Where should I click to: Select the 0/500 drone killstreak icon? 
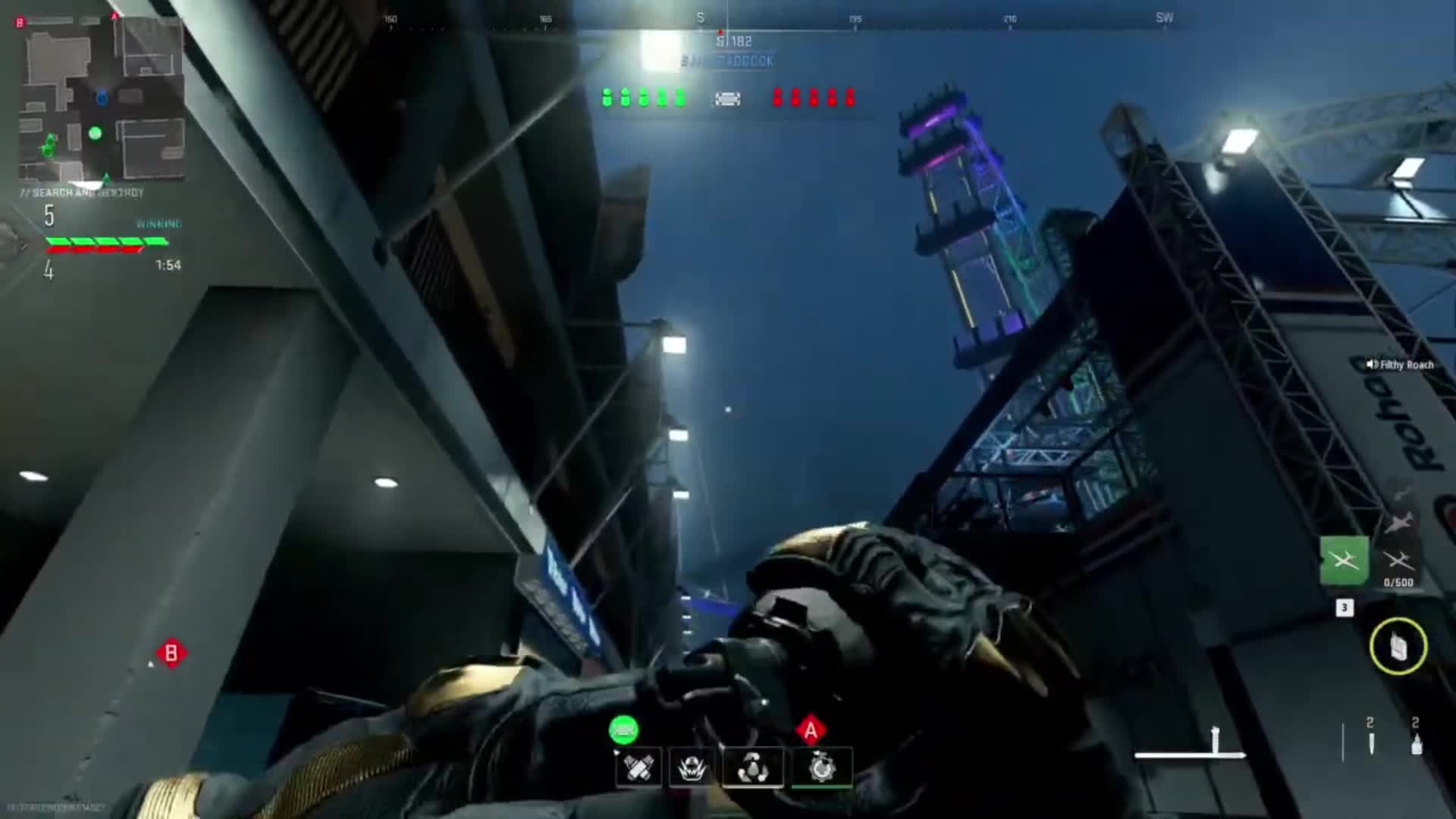[1398, 563]
